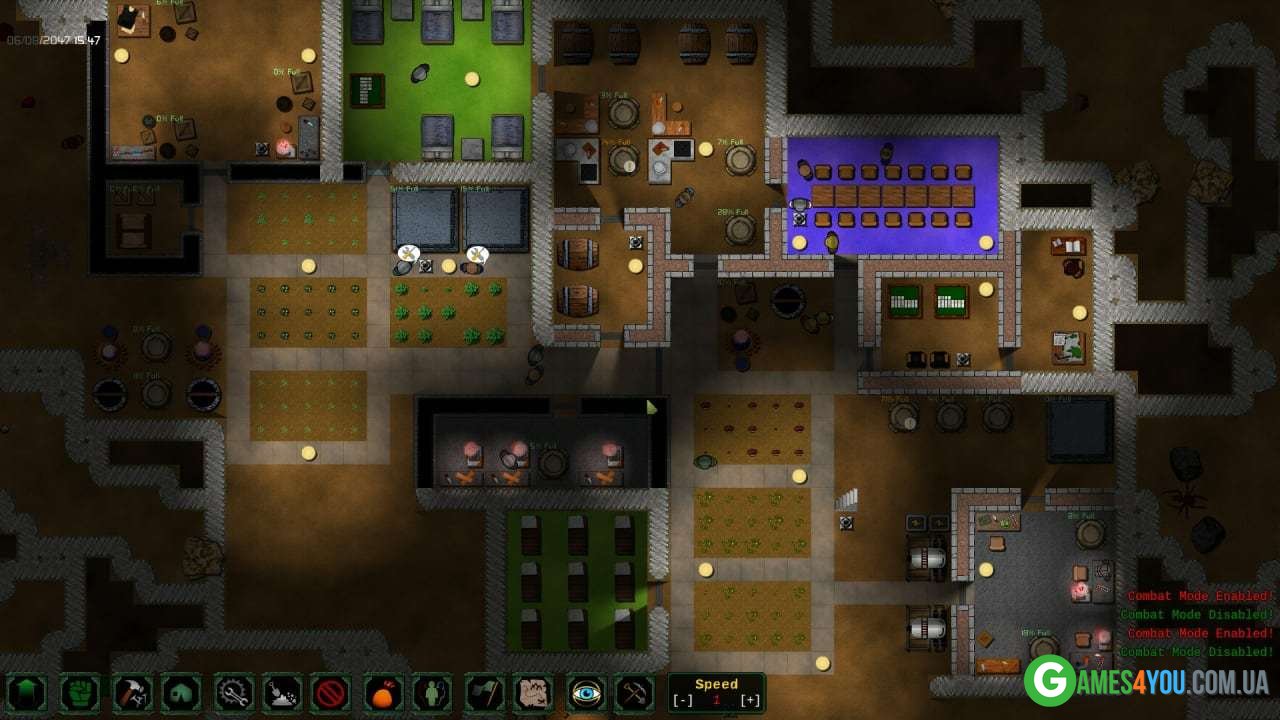Open the hammer and nails build menu

131,692
